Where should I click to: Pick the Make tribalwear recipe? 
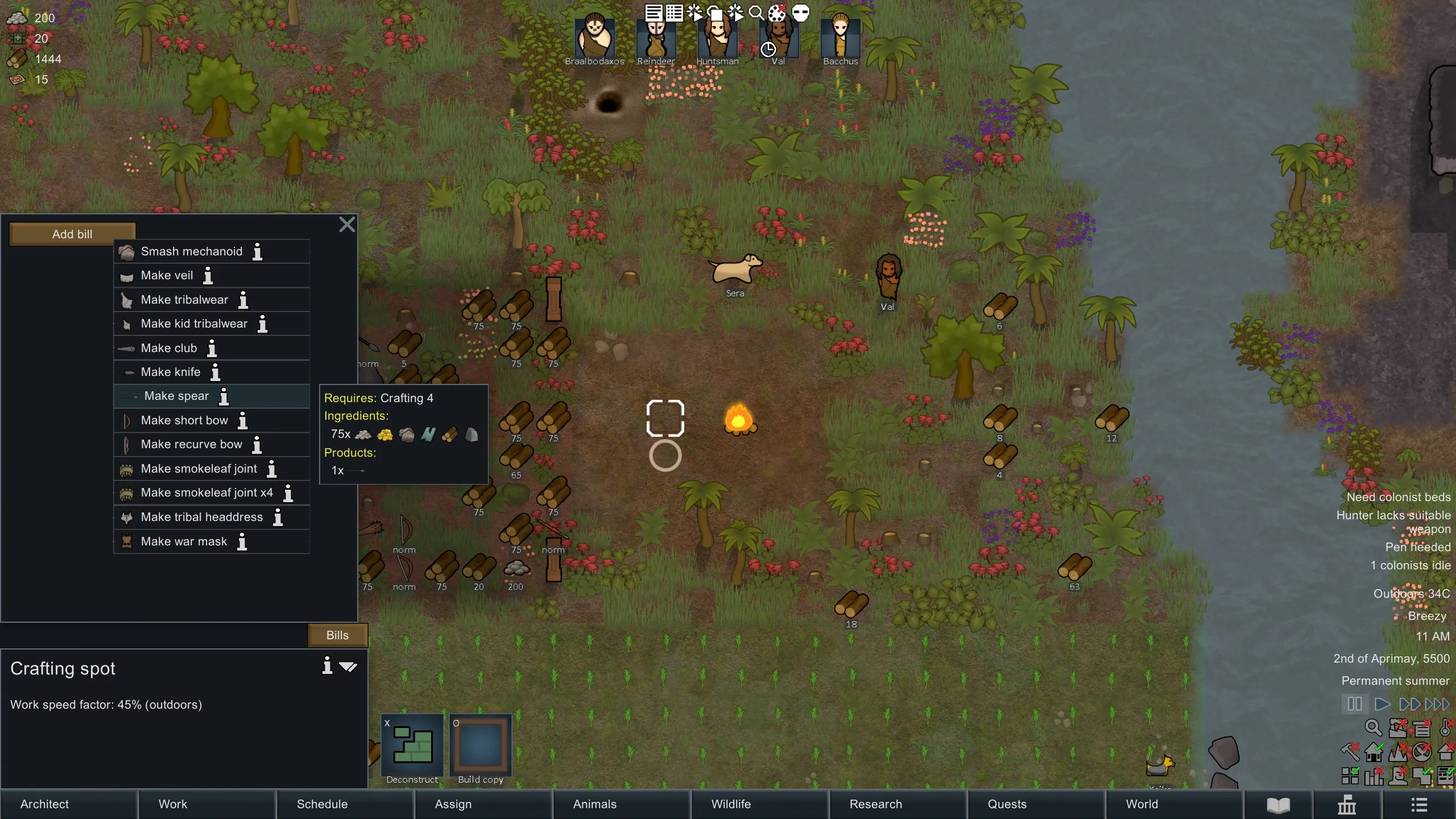tap(184, 300)
